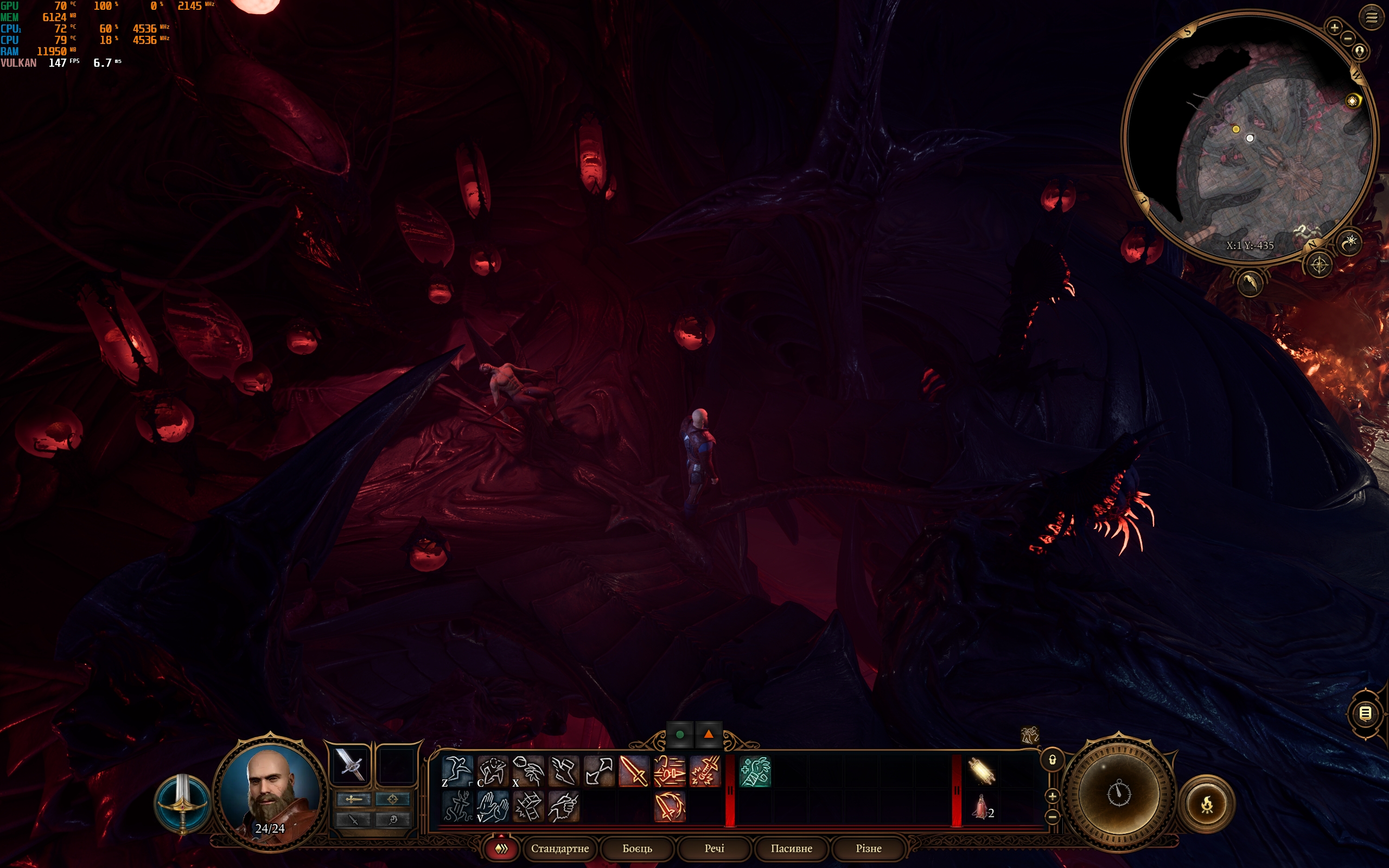Select the yellow quest marker on minimap edge
1389x868 pixels.
(x=1353, y=101)
